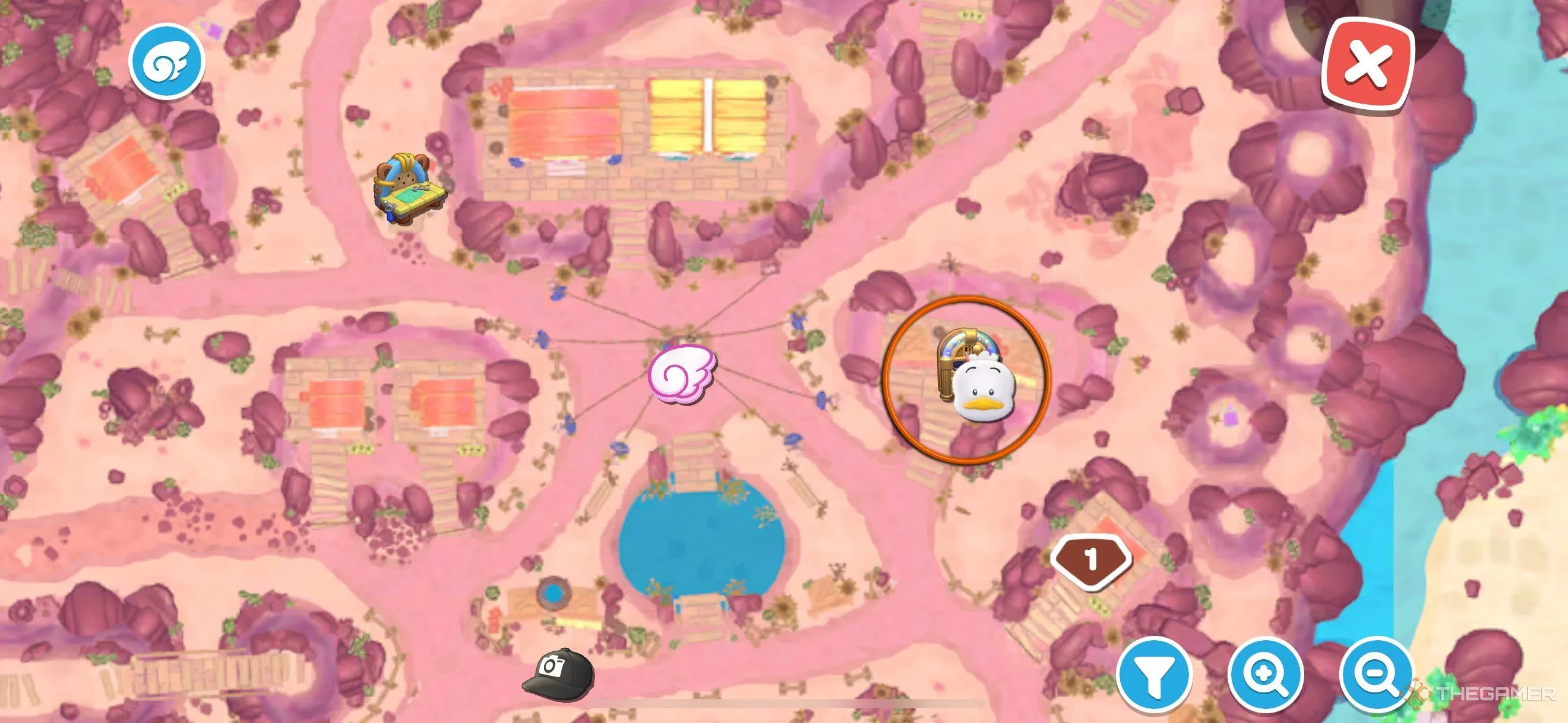Close the map with the red X
Screen dimensions: 1568x723
click(x=1368, y=64)
